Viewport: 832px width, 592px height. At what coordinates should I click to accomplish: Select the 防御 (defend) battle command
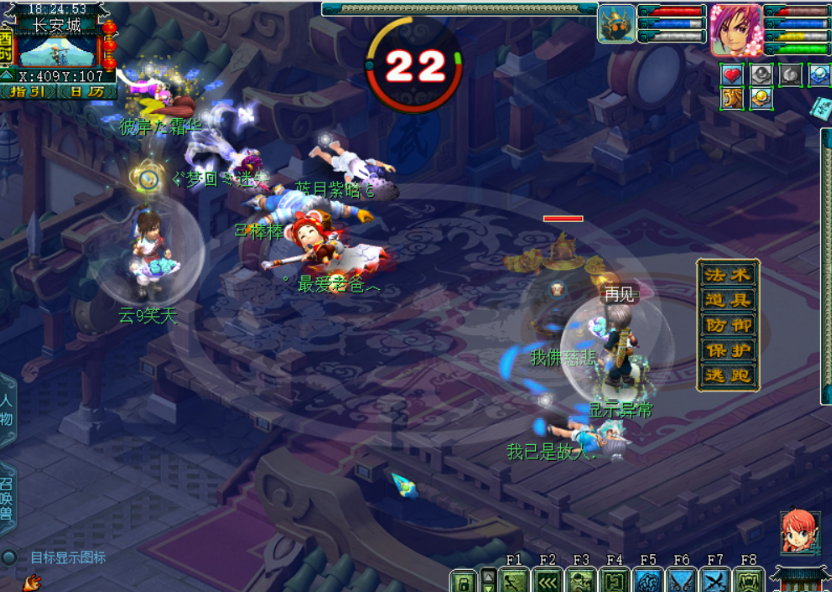(x=727, y=325)
